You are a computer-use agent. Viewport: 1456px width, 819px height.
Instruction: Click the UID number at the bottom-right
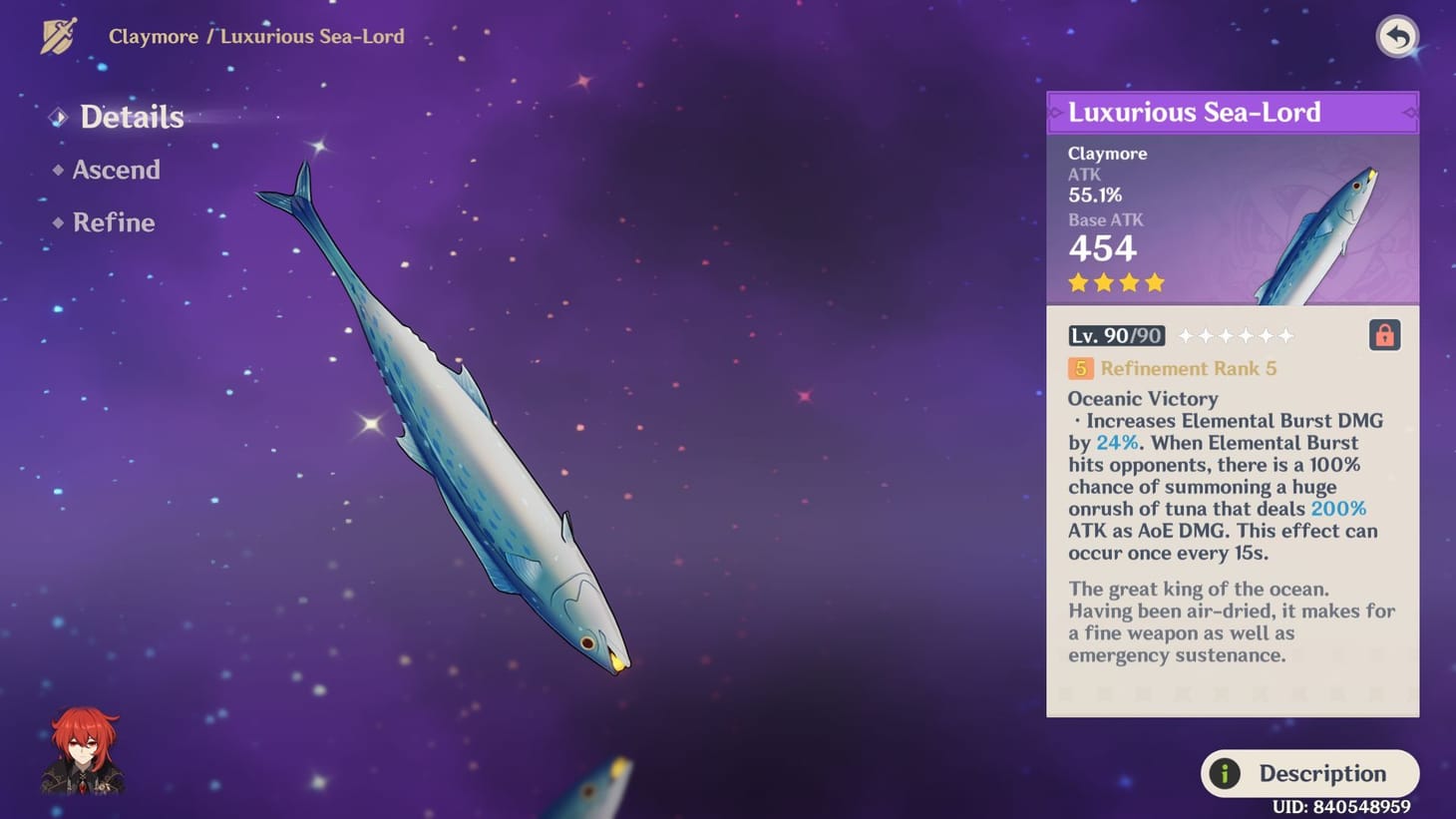point(1341,807)
